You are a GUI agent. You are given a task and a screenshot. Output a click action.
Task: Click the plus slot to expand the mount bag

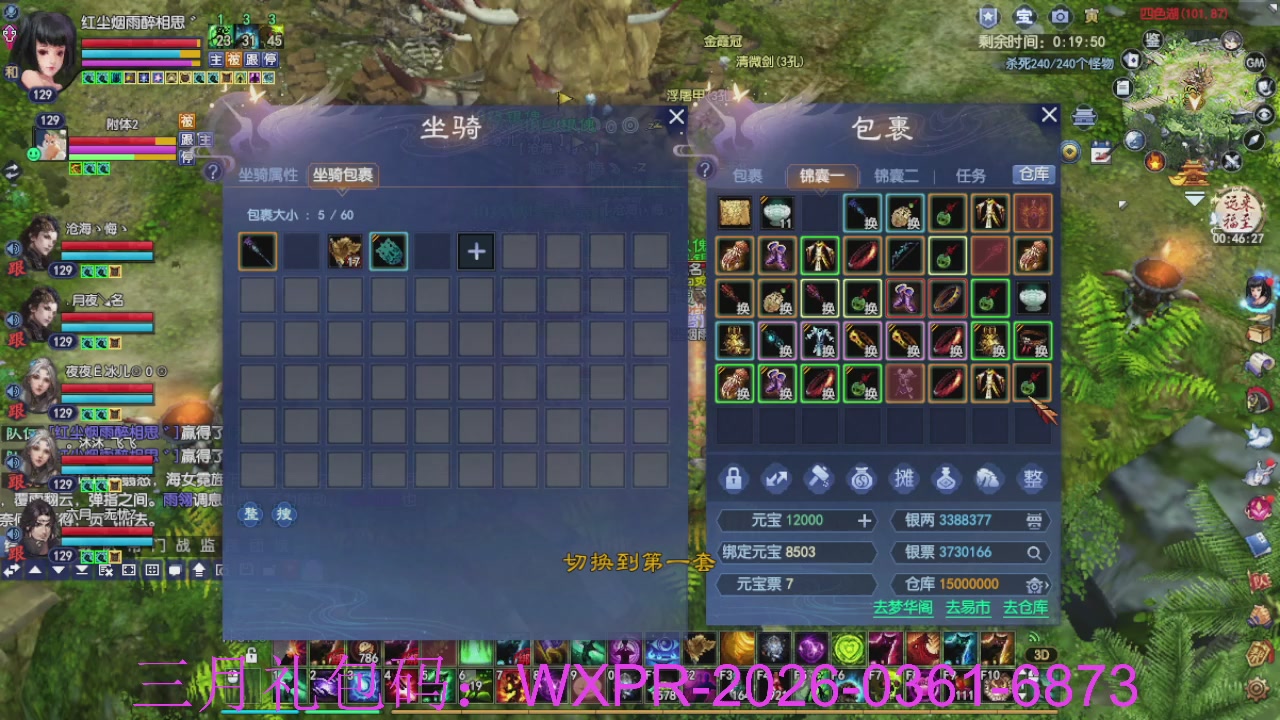point(475,251)
